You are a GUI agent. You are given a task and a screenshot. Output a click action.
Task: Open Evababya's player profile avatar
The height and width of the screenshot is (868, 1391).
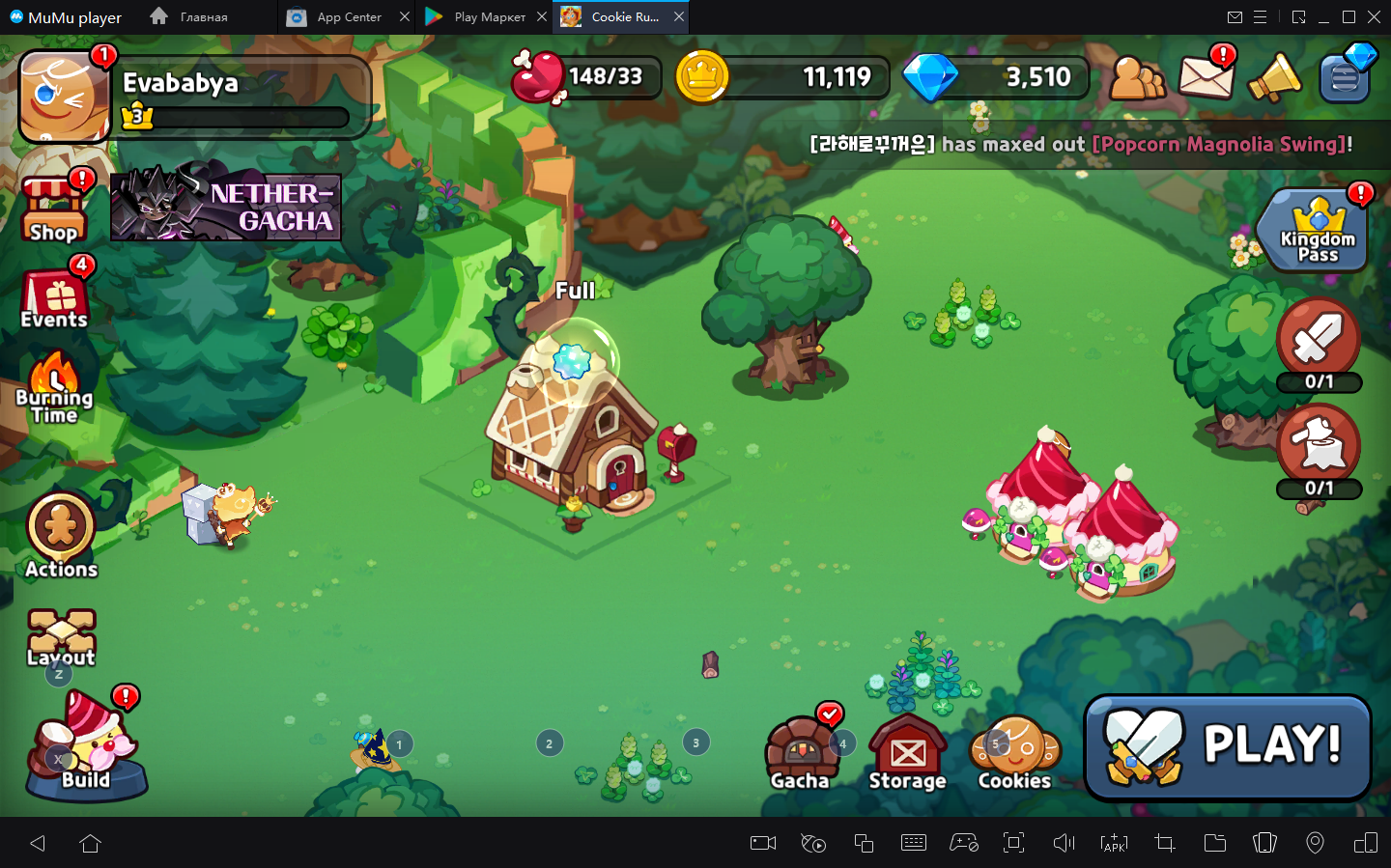[x=64, y=97]
